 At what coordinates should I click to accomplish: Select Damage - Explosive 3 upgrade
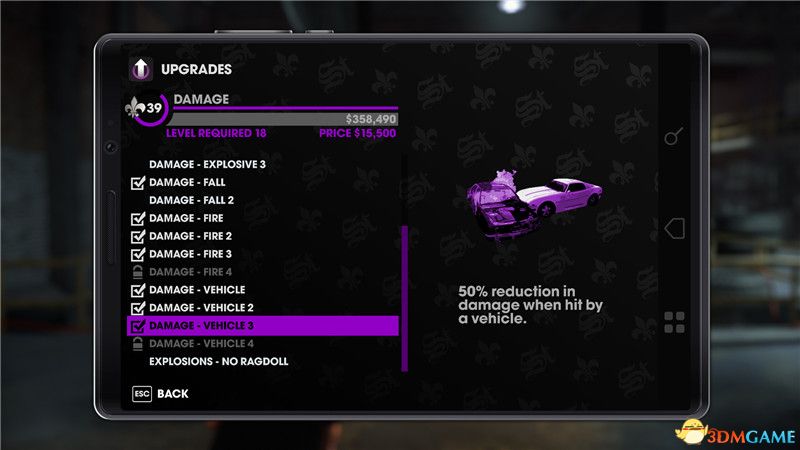(207, 164)
